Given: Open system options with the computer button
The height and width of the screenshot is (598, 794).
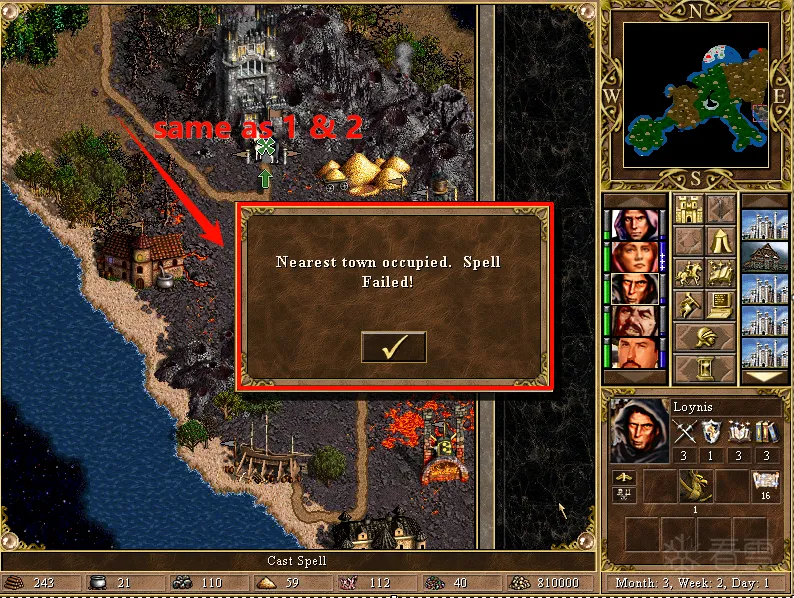Looking at the screenshot, I should 720,304.
